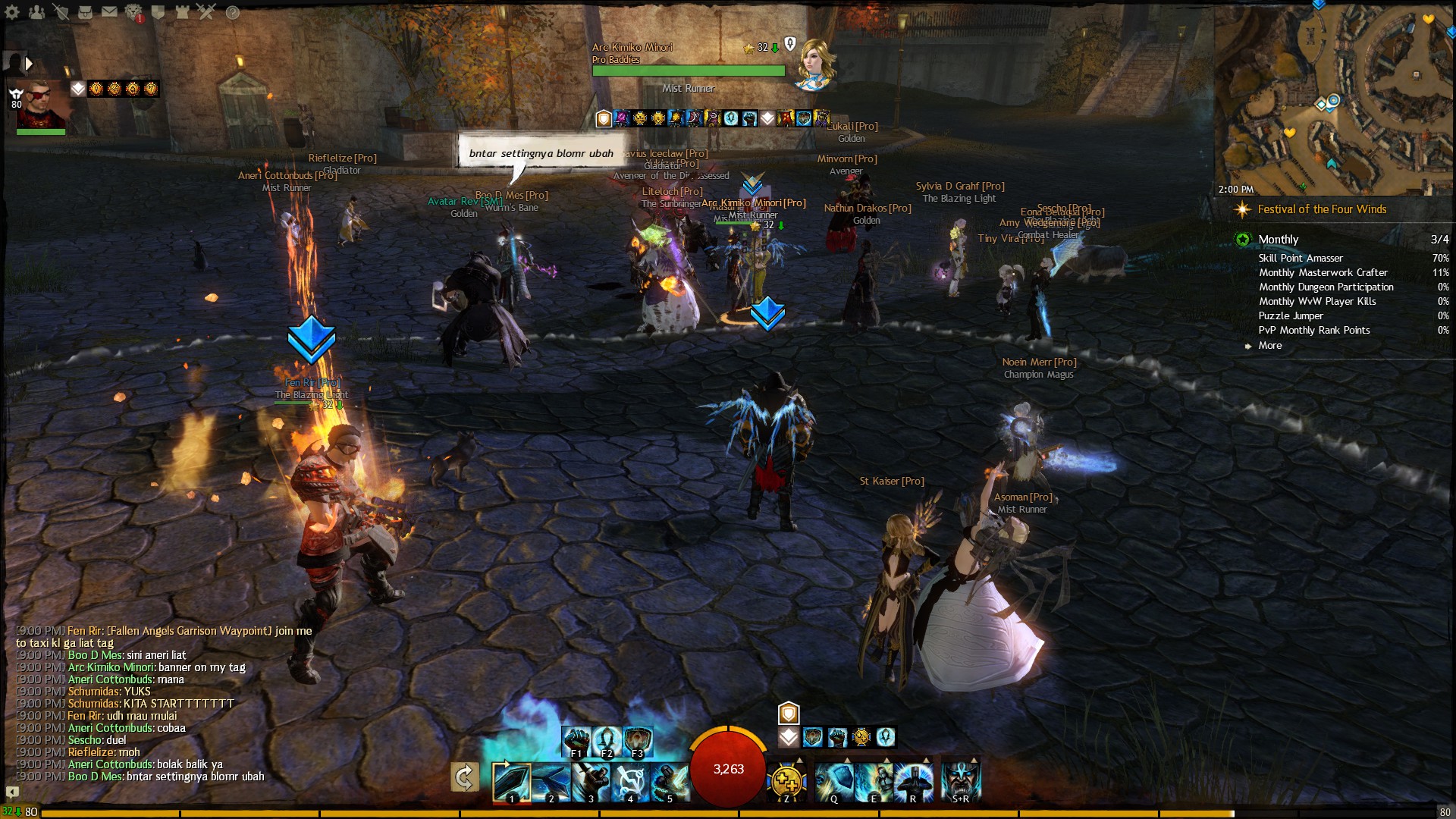Open the game menu gear icon

[12, 12]
